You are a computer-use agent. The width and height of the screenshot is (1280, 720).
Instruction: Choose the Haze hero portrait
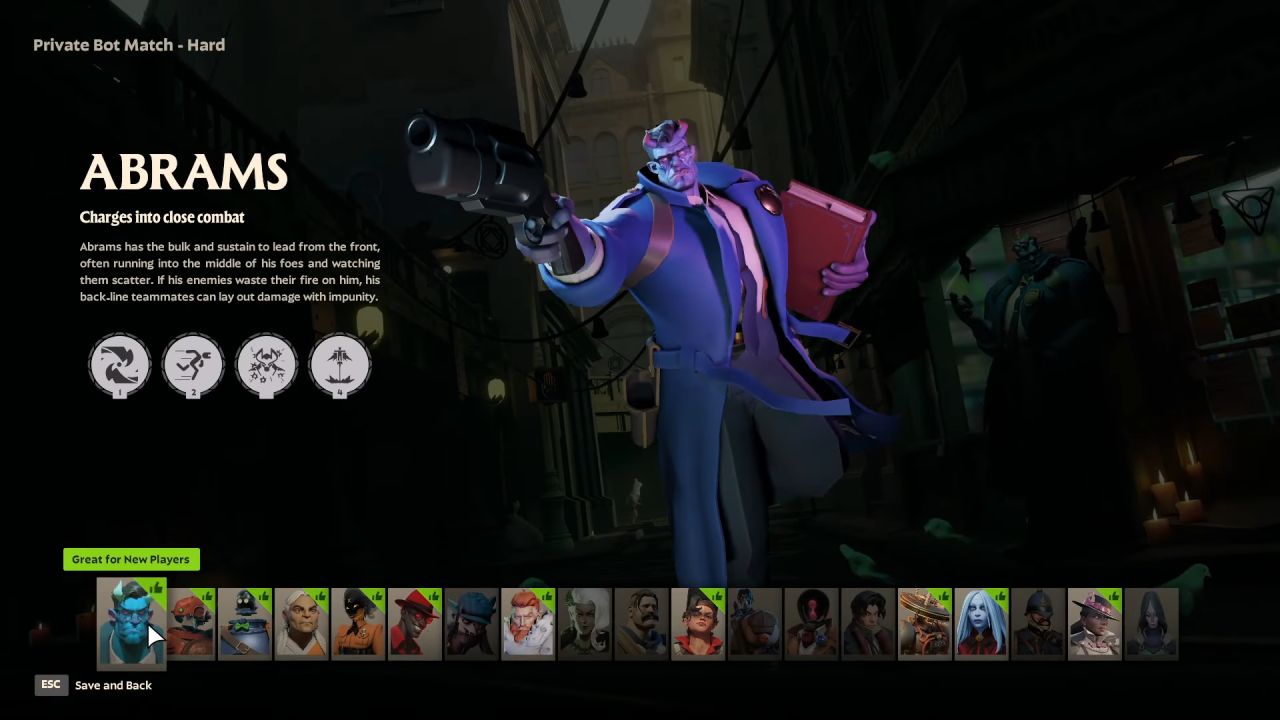click(x=358, y=623)
